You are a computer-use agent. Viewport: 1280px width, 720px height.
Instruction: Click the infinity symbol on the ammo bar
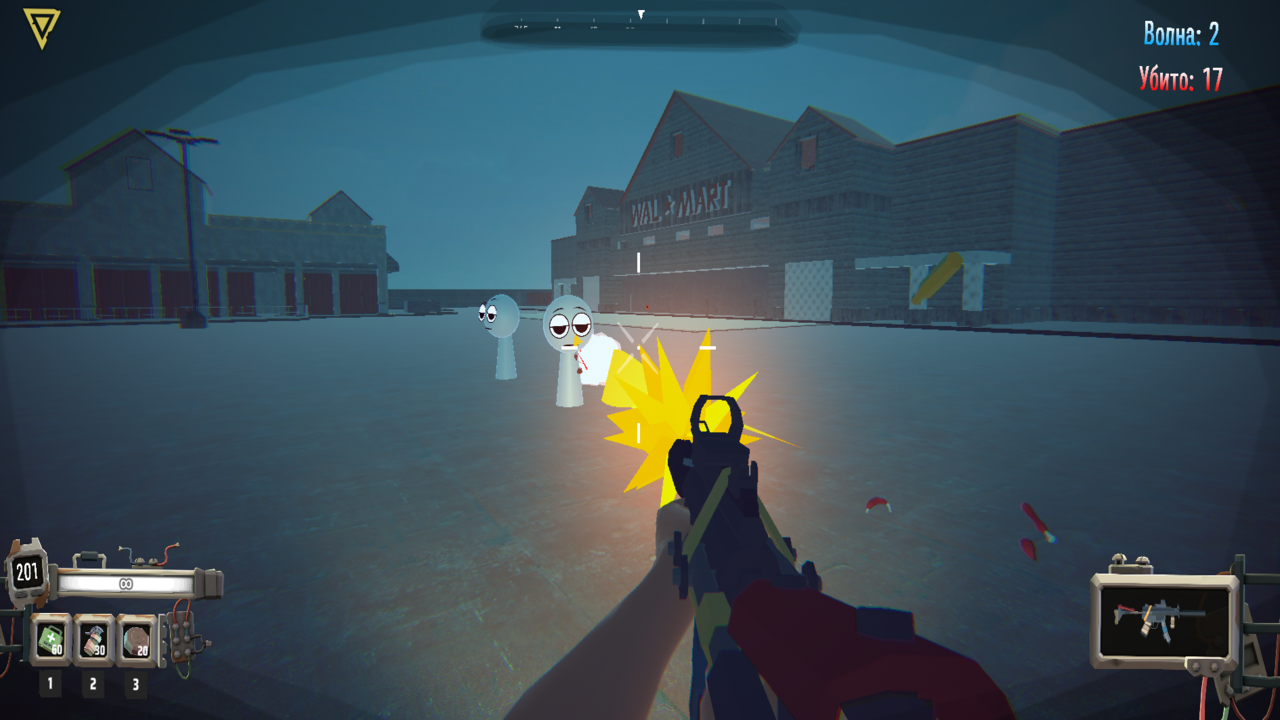(x=125, y=583)
